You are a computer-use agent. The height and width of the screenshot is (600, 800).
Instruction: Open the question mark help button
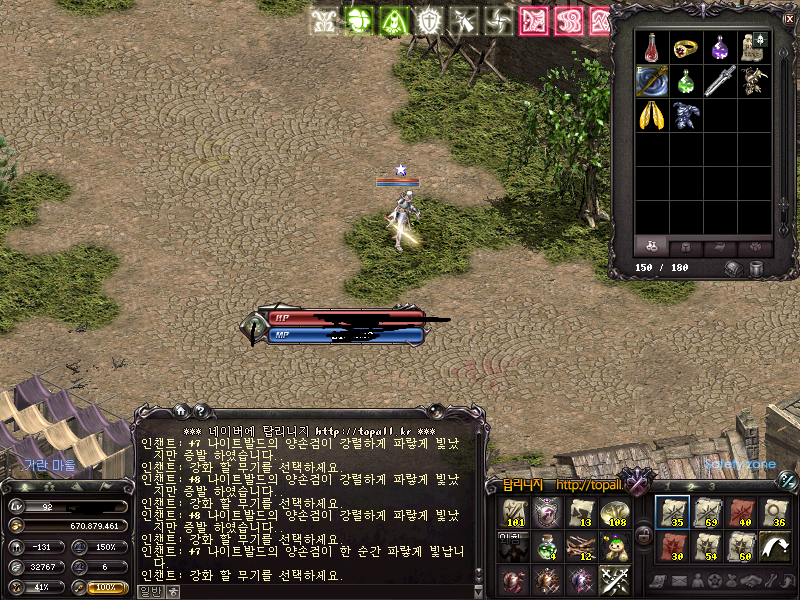pos(199,410)
